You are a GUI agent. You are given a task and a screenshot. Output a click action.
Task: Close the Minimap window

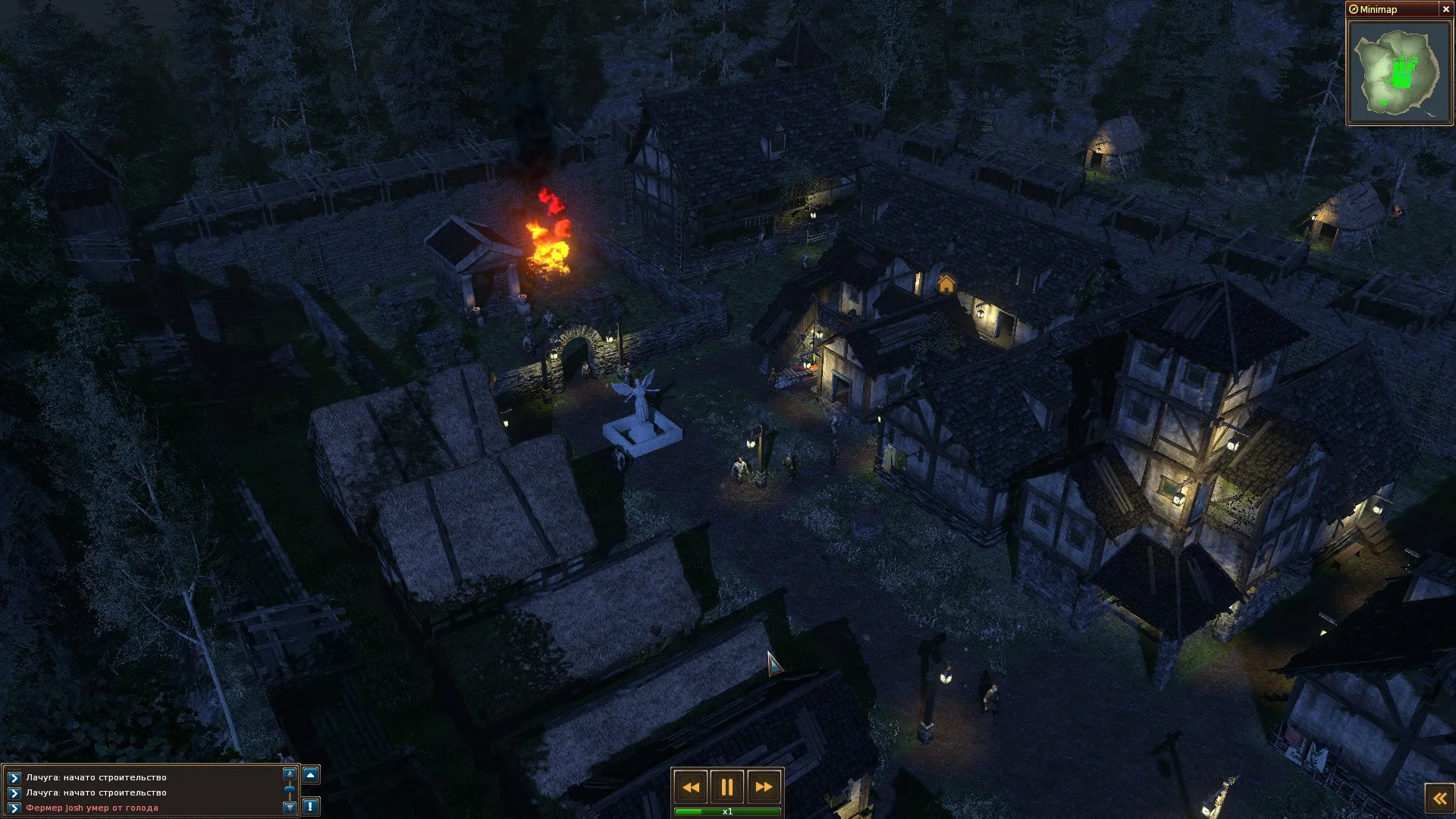pyautogui.click(x=1445, y=10)
